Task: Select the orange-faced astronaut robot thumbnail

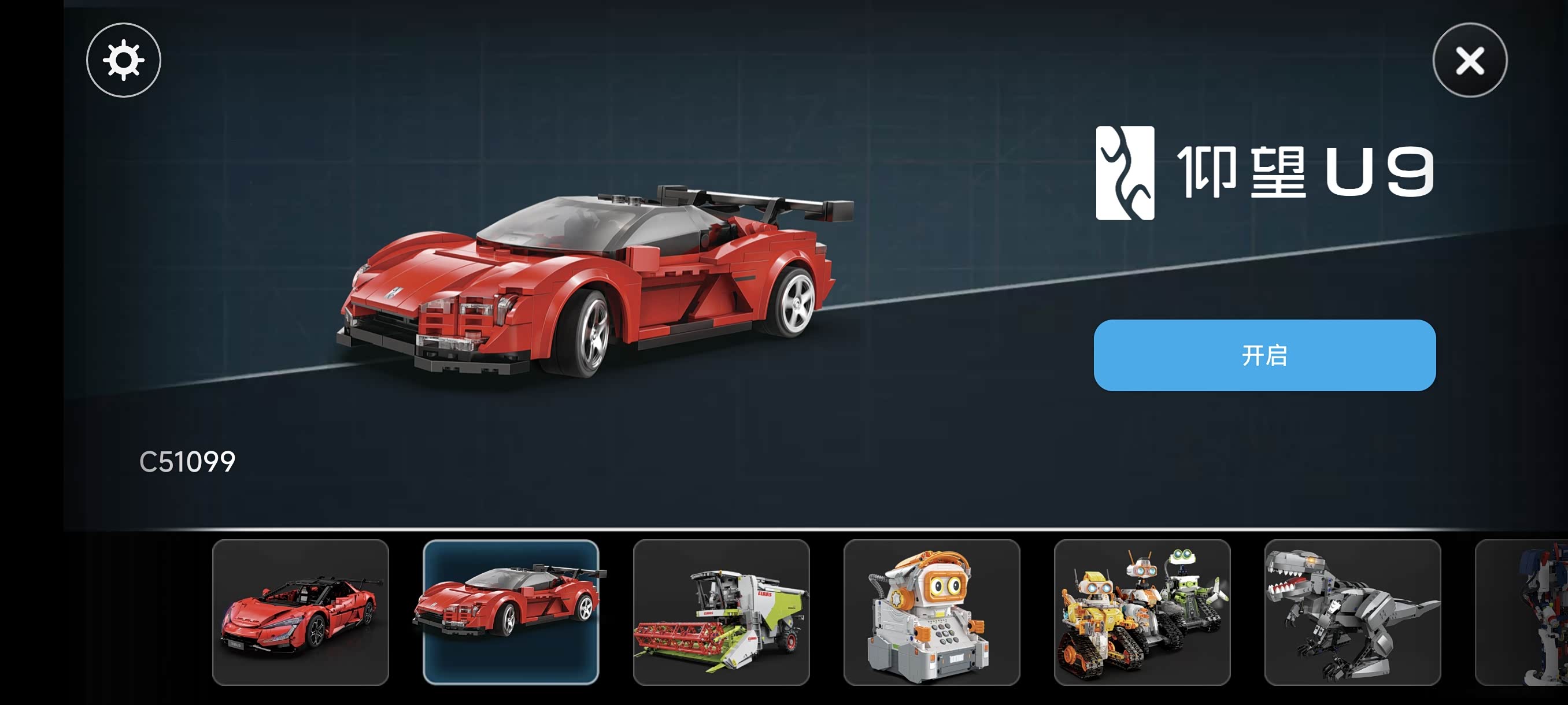Action: point(931,612)
